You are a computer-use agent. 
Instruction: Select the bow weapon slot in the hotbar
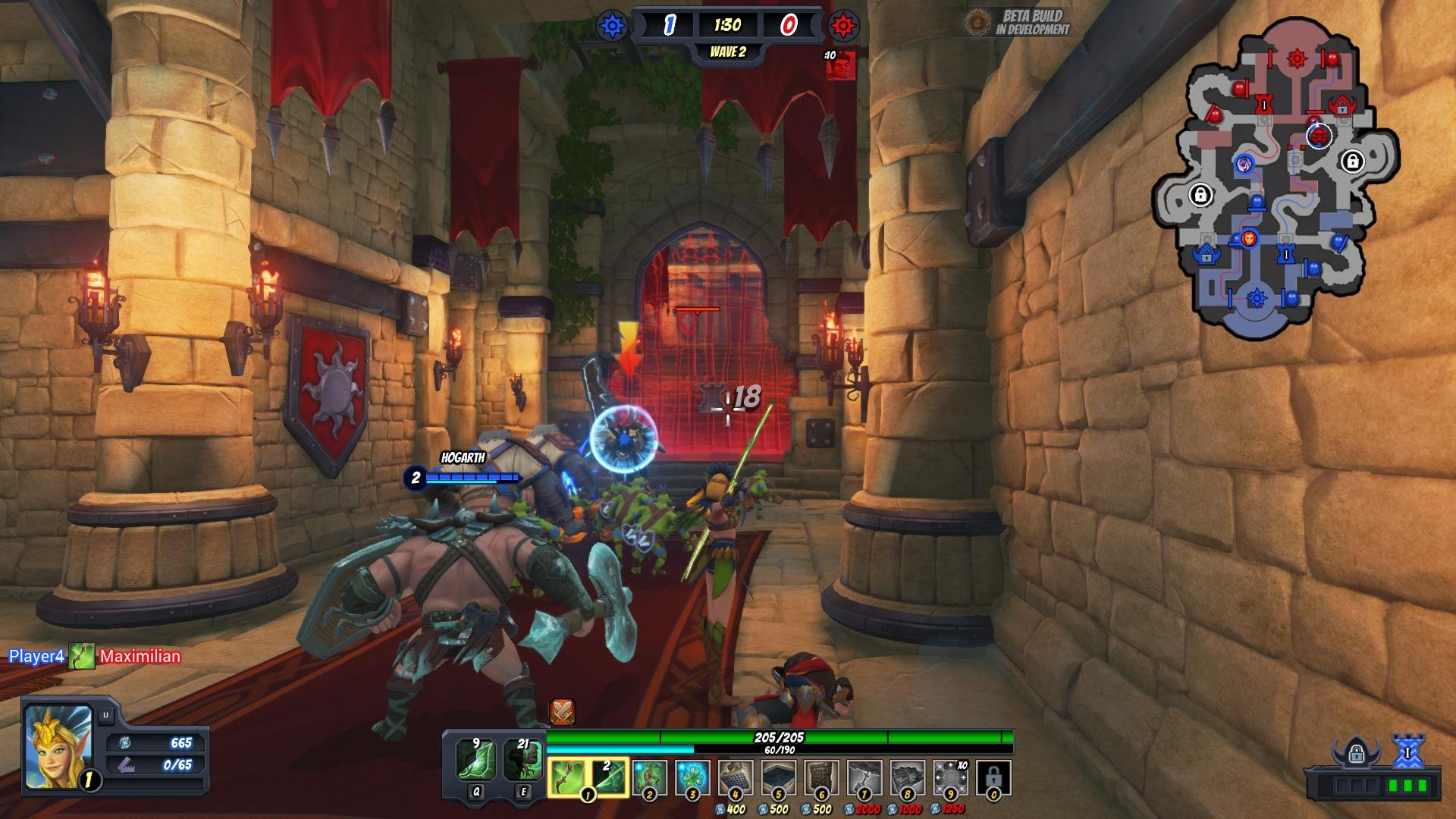(566, 777)
